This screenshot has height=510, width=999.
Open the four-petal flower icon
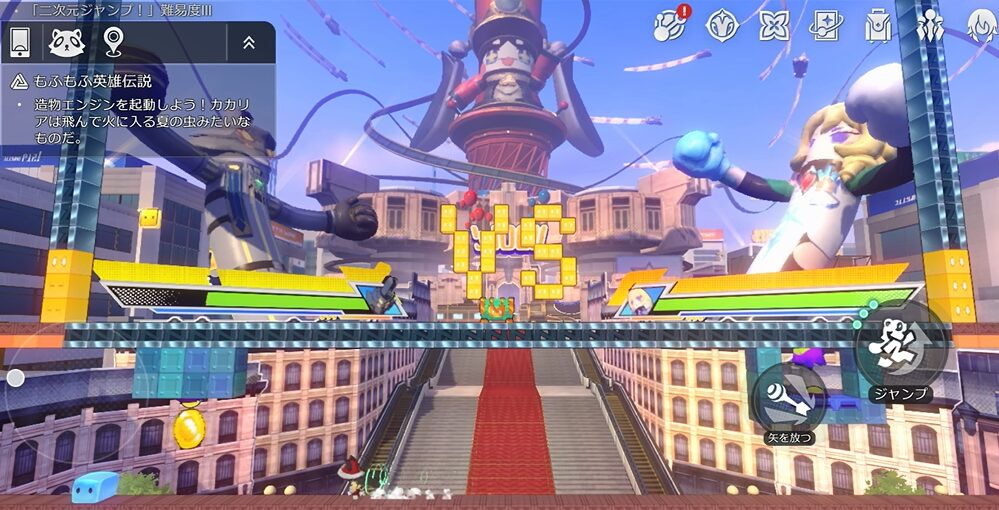(x=774, y=25)
